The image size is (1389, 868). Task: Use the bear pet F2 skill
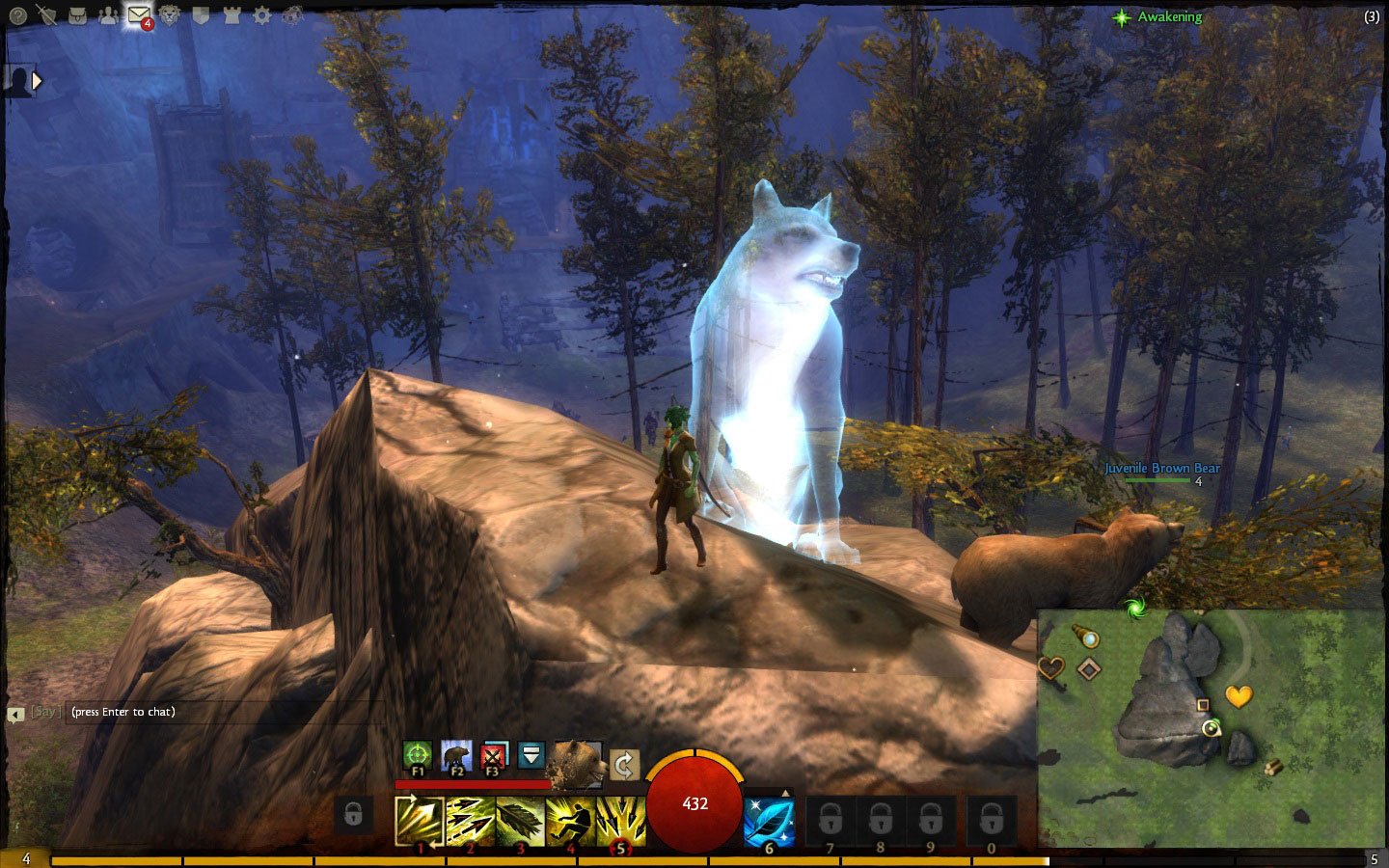point(456,755)
